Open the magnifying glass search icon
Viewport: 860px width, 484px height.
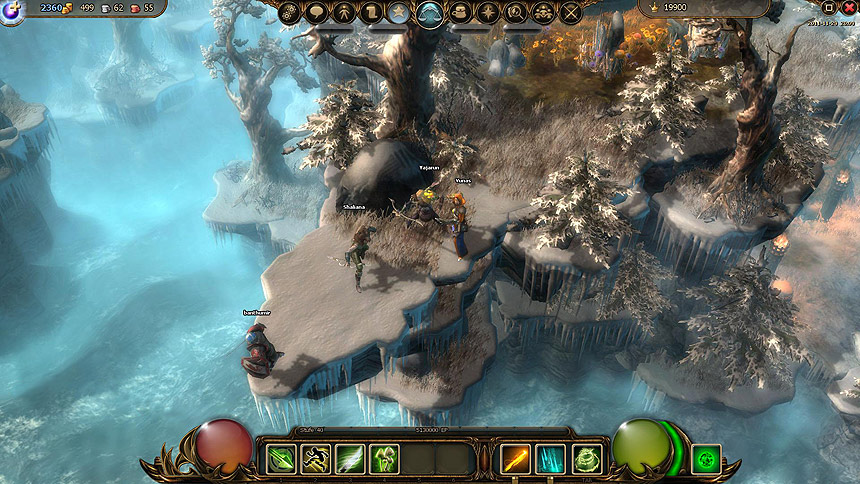516,13
